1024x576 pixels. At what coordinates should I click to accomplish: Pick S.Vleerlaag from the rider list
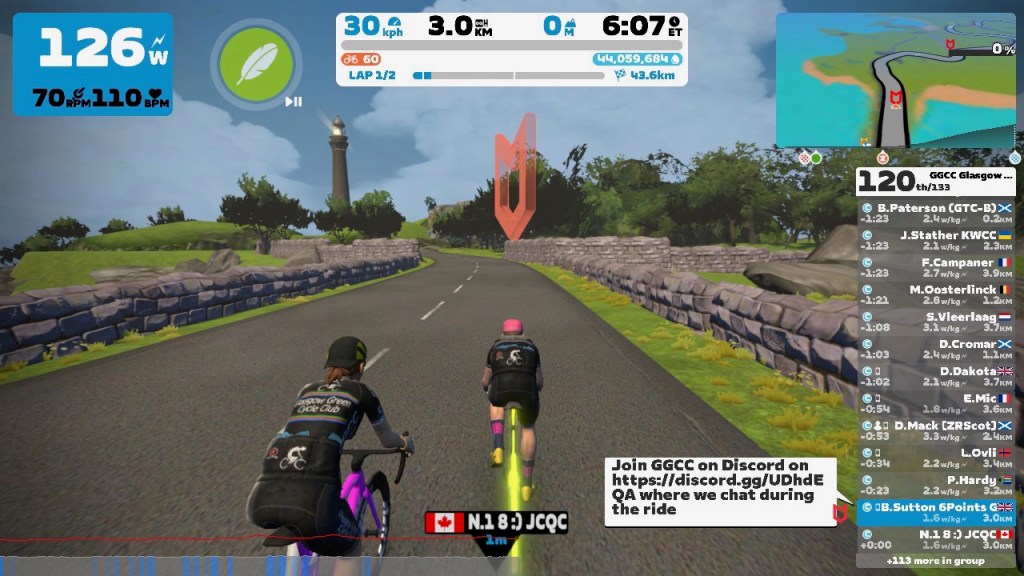coord(937,321)
